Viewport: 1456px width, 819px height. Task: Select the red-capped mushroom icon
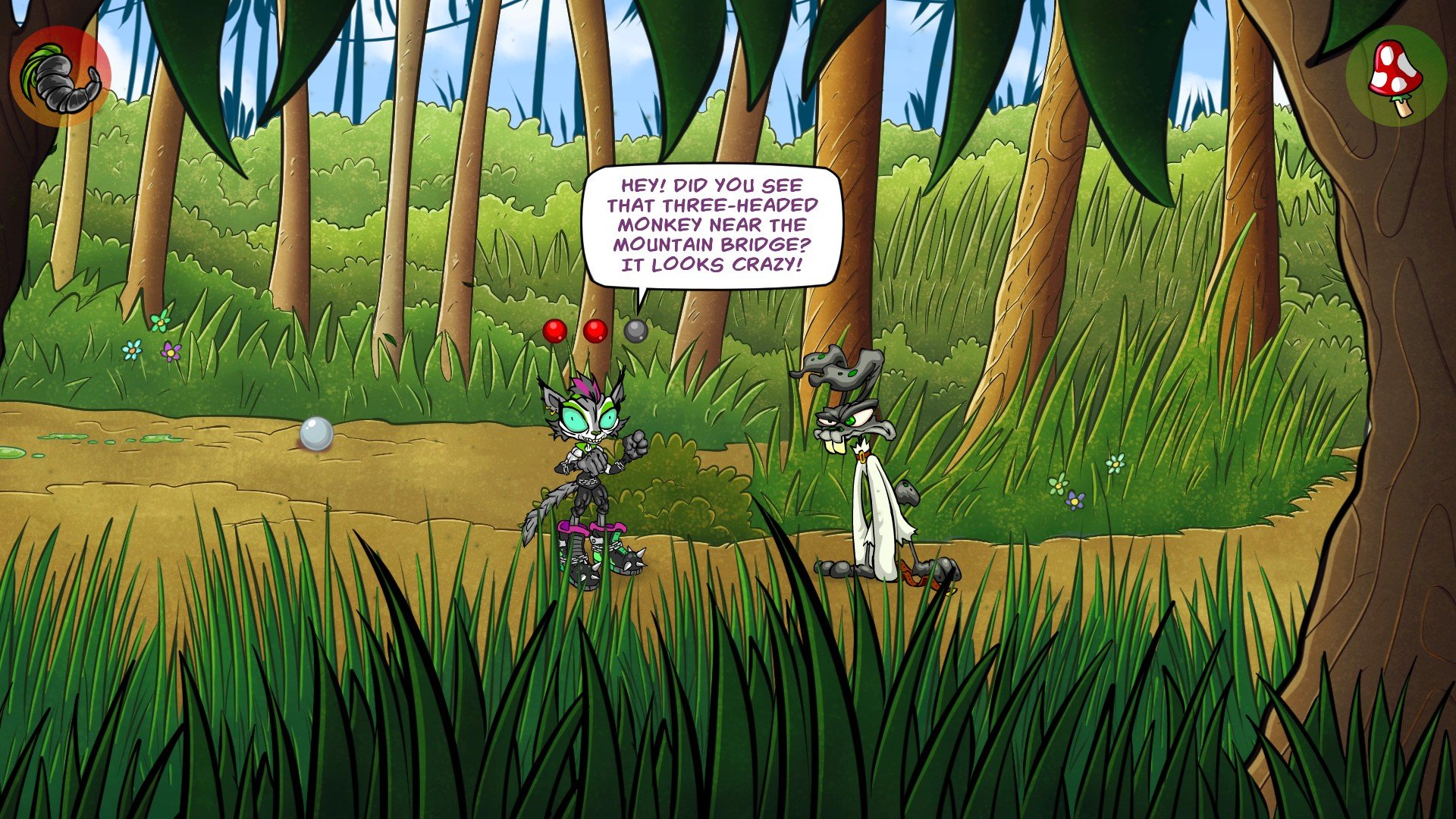pyautogui.click(x=1395, y=76)
